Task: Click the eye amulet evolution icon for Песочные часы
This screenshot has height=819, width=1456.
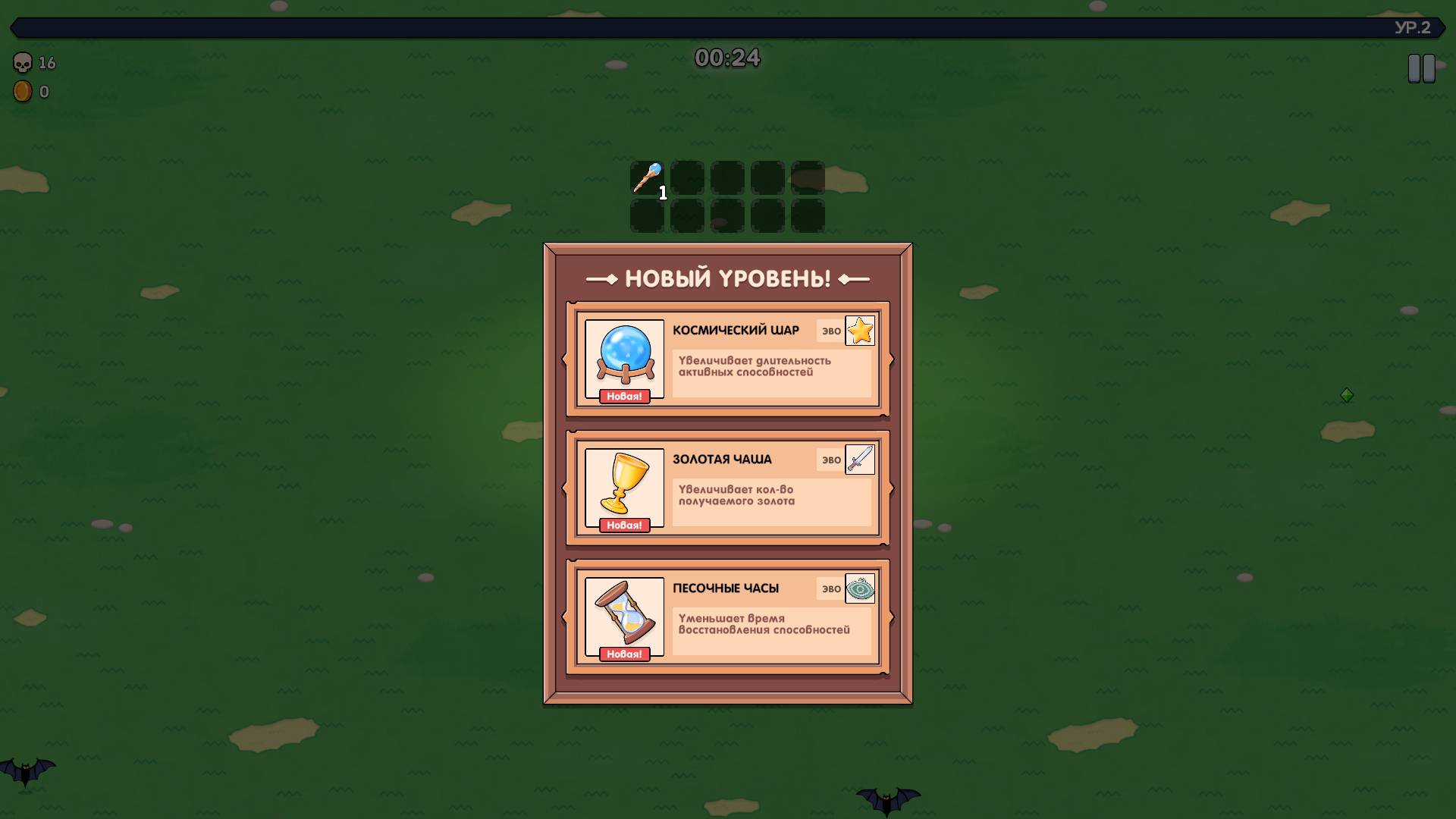Action: [860, 588]
